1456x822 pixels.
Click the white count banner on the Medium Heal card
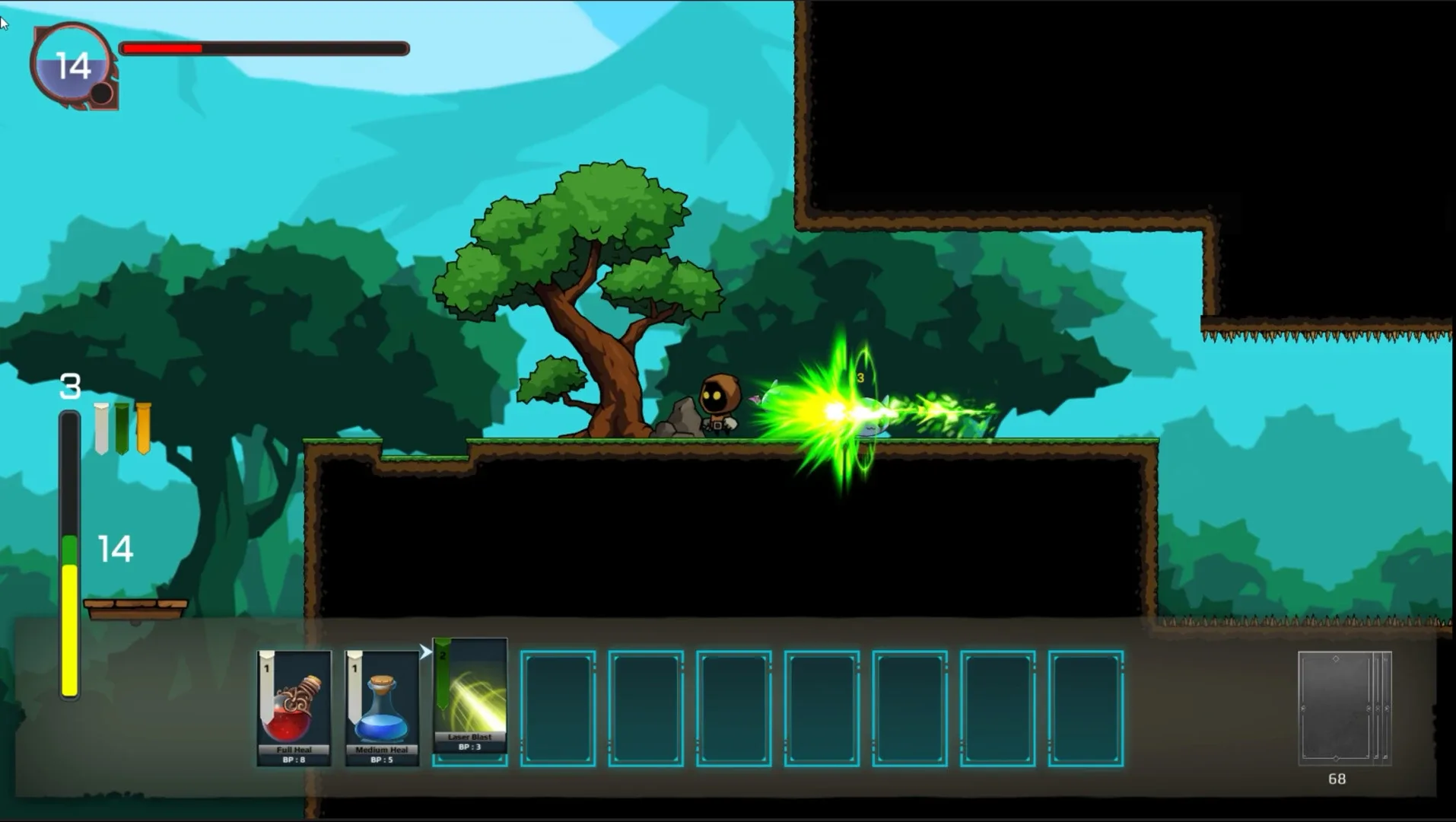pos(354,670)
